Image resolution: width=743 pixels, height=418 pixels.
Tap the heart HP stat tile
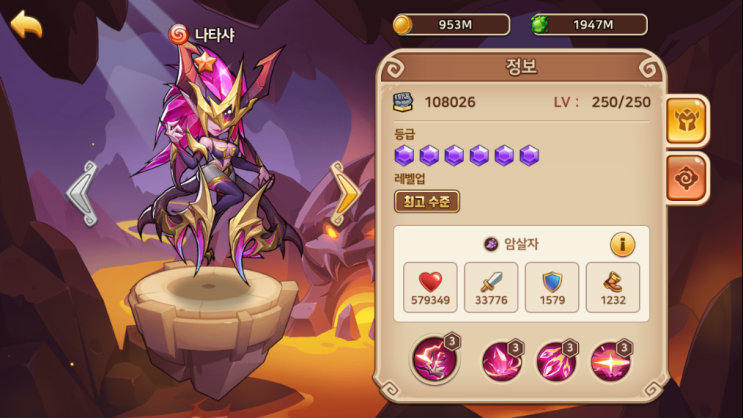(431, 287)
